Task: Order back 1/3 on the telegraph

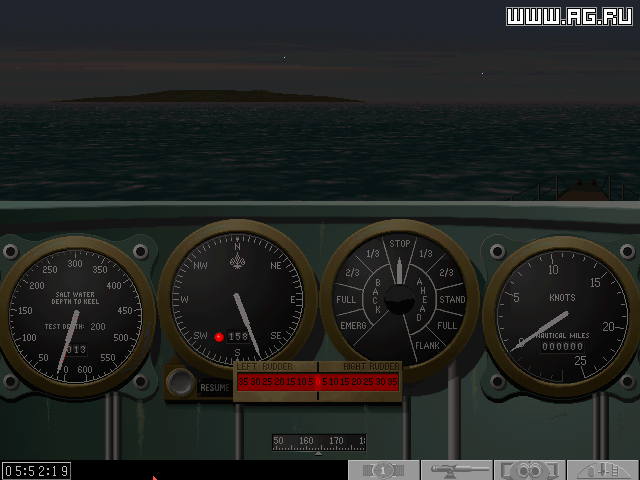Action: [x=374, y=254]
